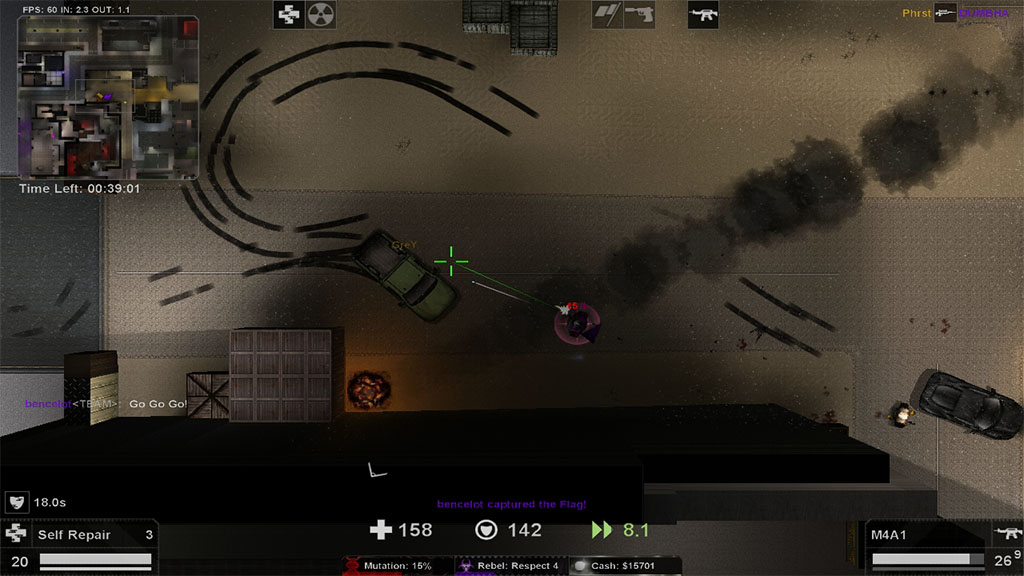Activate the radiation nuke icon
Viewport: 1024px width, 576px height.
[x=322, y=14]
